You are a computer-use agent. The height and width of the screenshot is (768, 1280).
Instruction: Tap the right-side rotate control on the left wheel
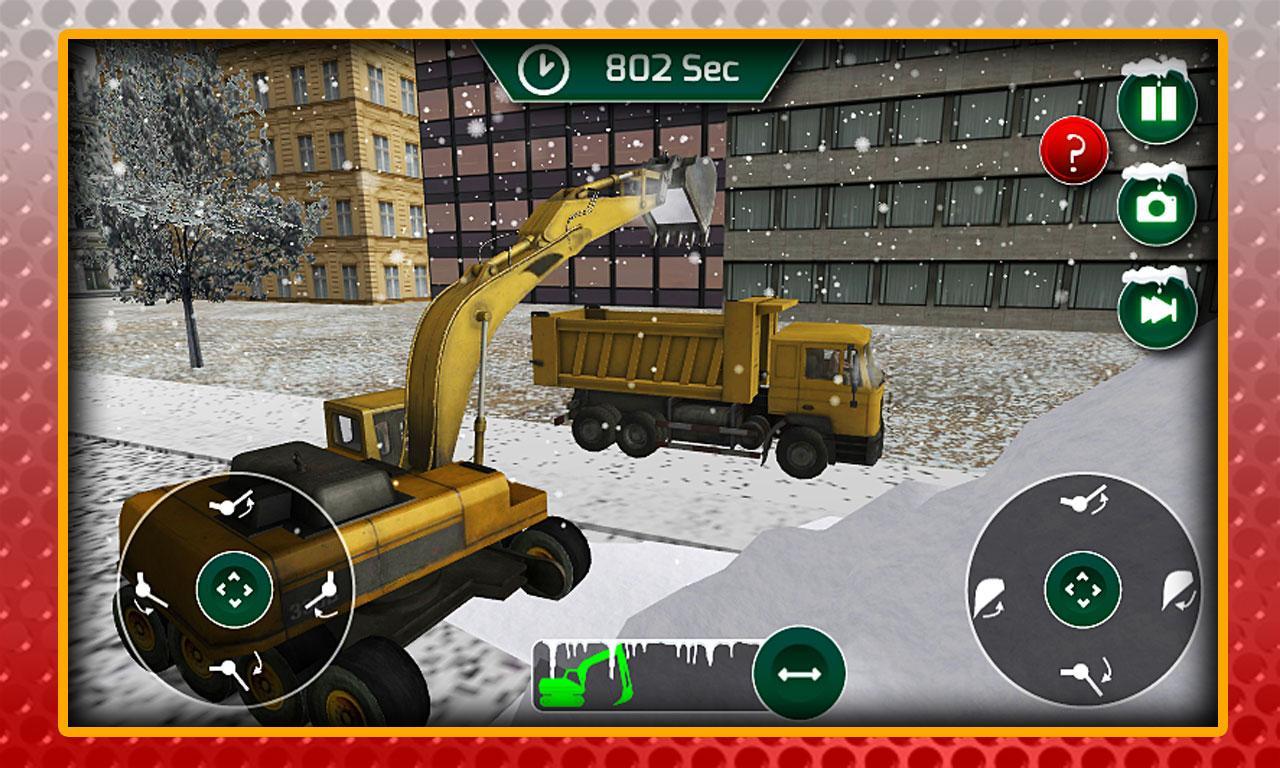(x=327, y=589)
